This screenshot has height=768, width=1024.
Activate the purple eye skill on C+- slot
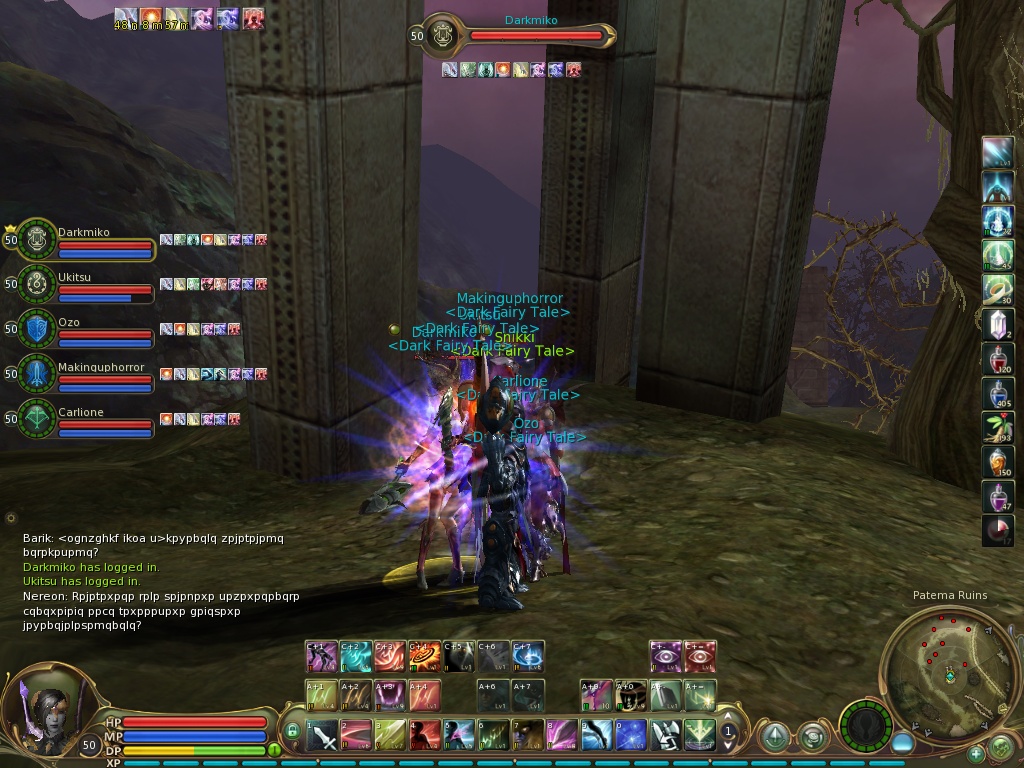[665, 656]
